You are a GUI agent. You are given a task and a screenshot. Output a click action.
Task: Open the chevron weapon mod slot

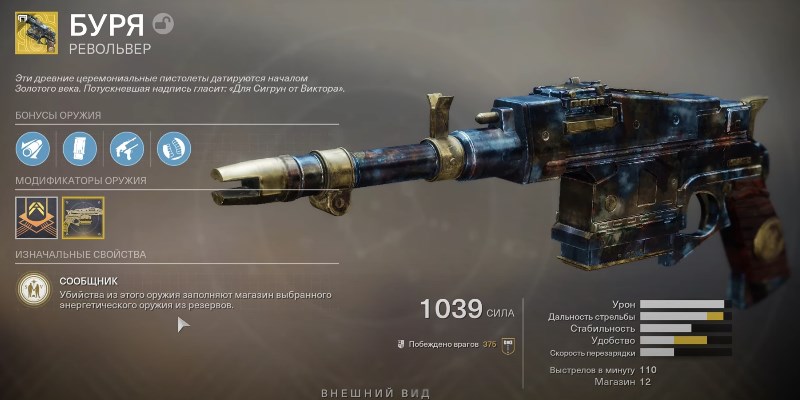tap(32, 216)
